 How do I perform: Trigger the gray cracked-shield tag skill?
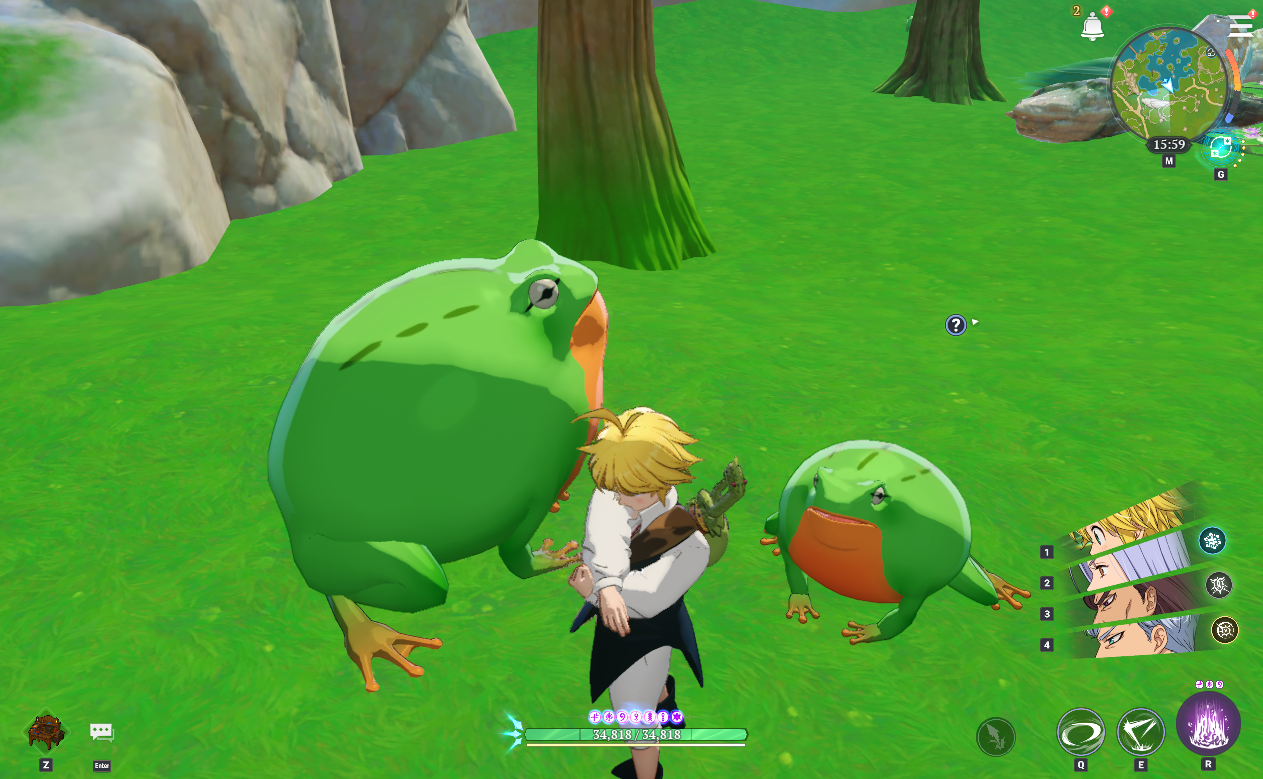(1218, 585)
